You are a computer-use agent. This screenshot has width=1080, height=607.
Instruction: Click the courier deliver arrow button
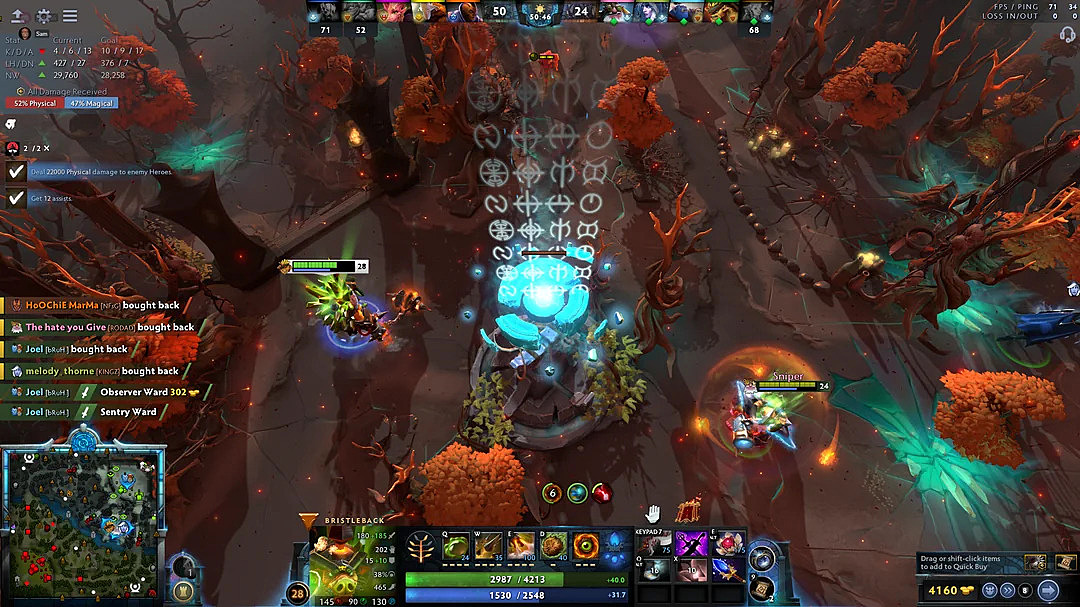1048,589
